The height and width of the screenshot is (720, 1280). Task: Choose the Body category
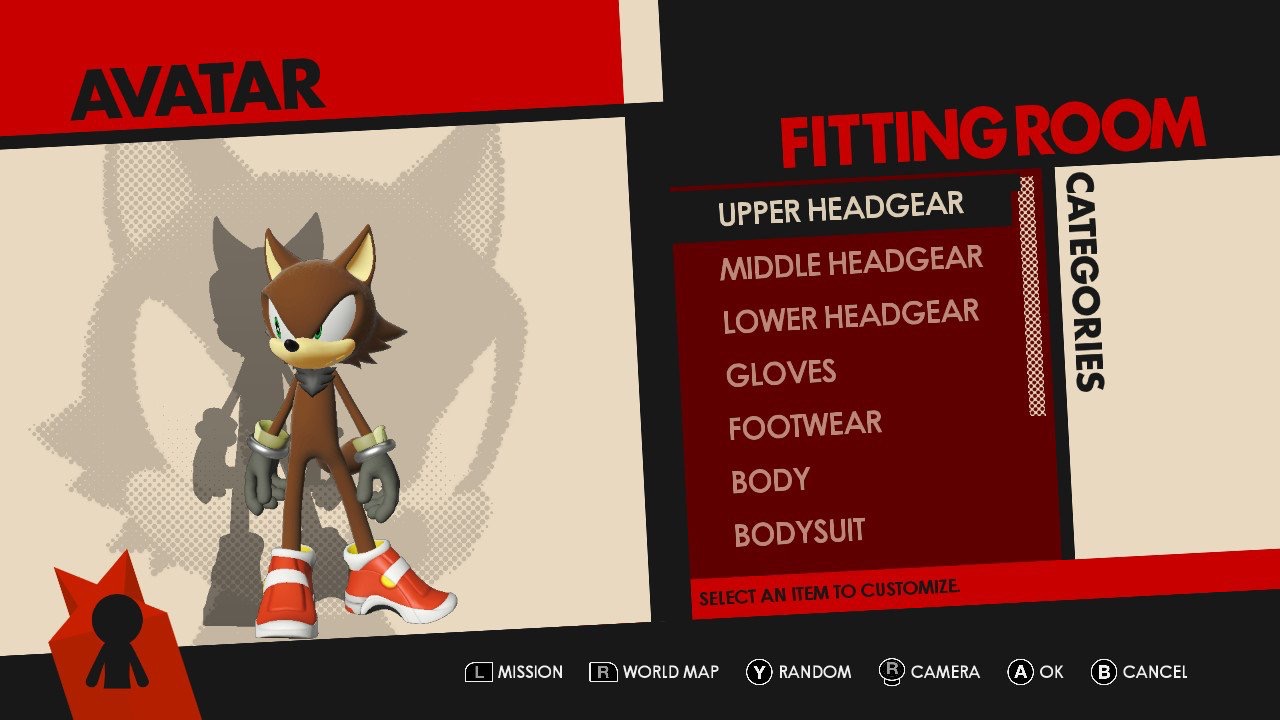click(x=770, y=481)
